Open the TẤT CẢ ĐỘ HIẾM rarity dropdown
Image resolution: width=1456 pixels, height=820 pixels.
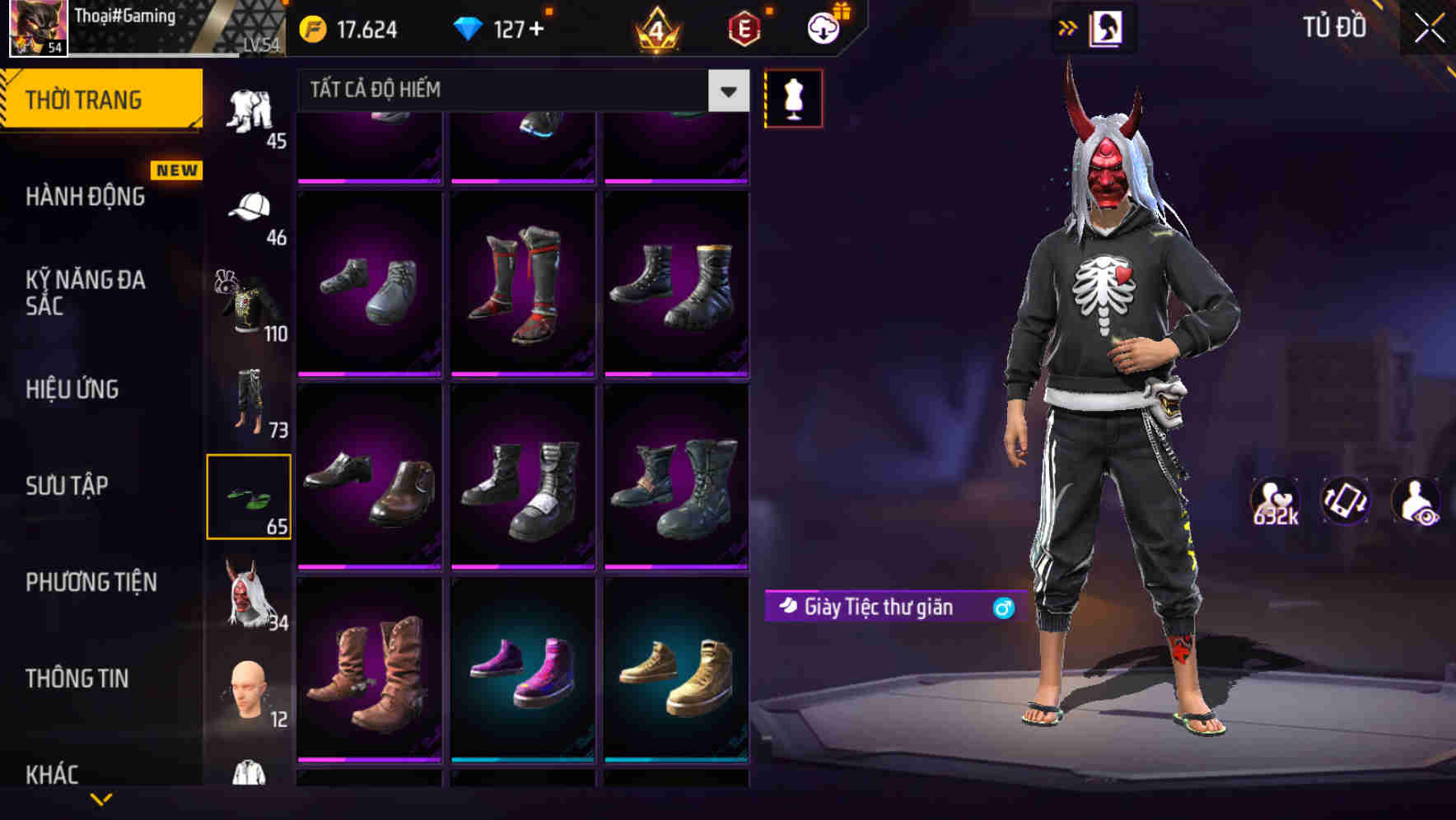coord(511,91)
